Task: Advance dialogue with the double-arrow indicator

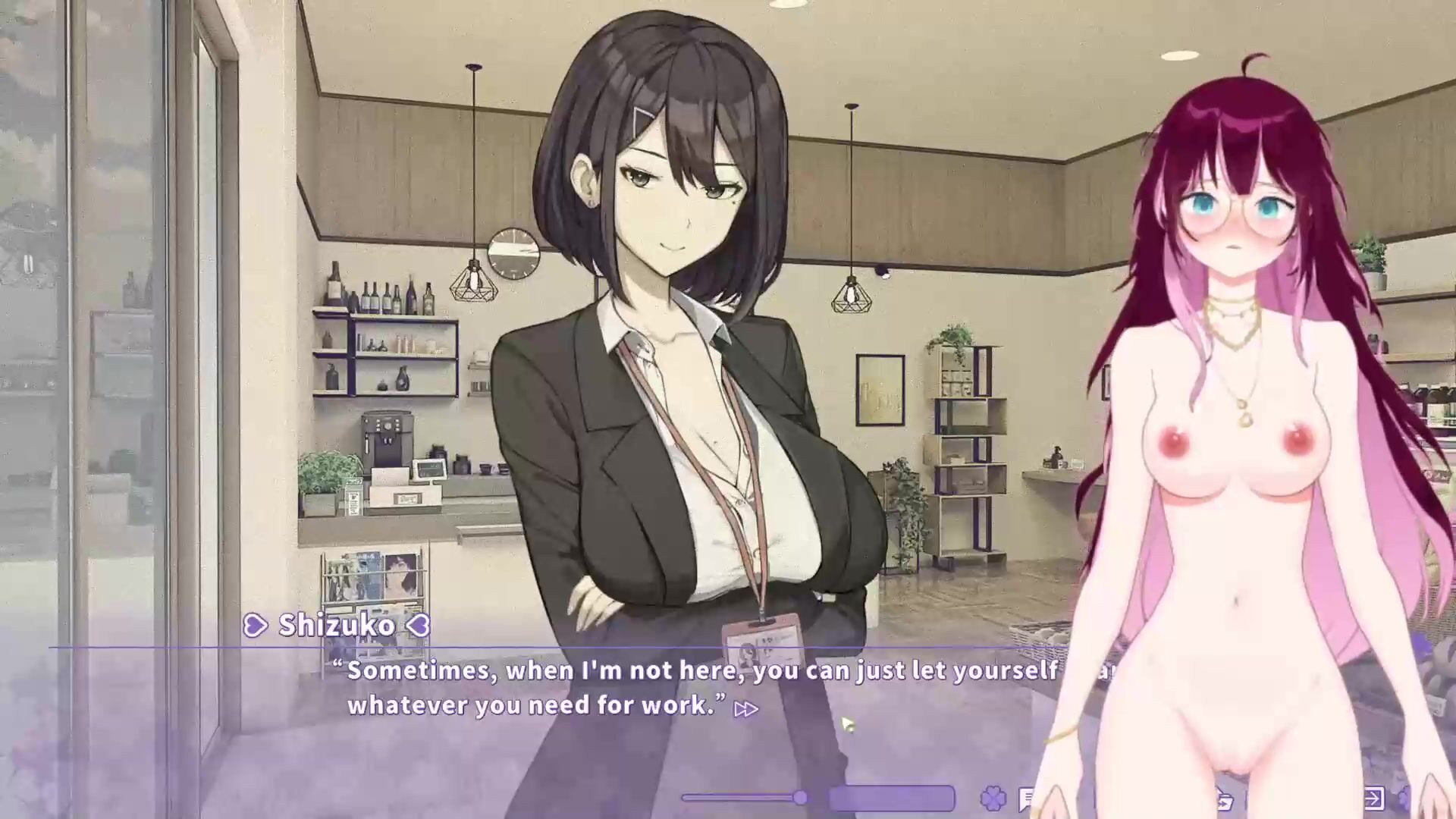Action: (x=746, y=710)
